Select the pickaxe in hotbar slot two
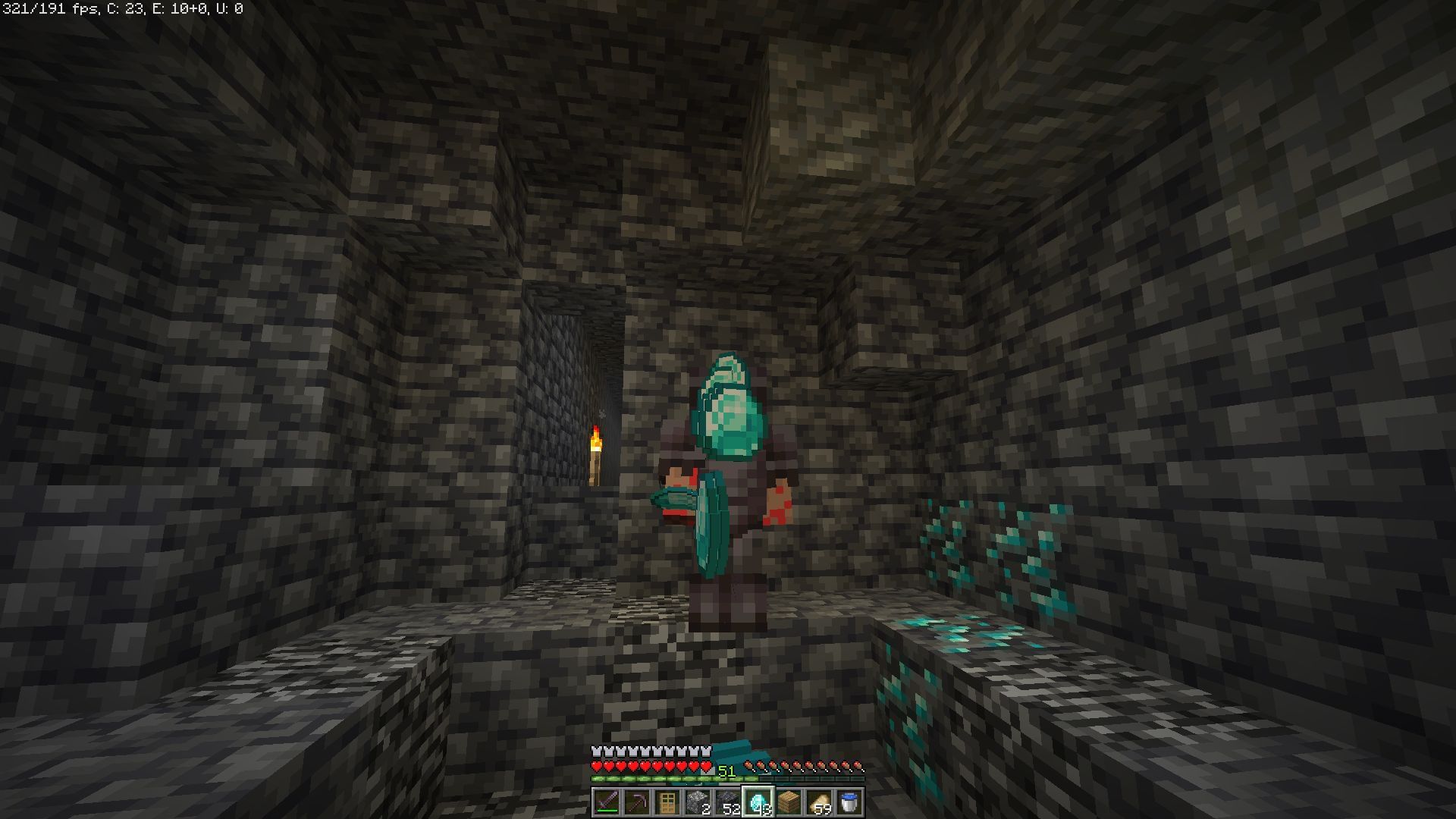This screenshot has height=819, width=1456. 638,801
